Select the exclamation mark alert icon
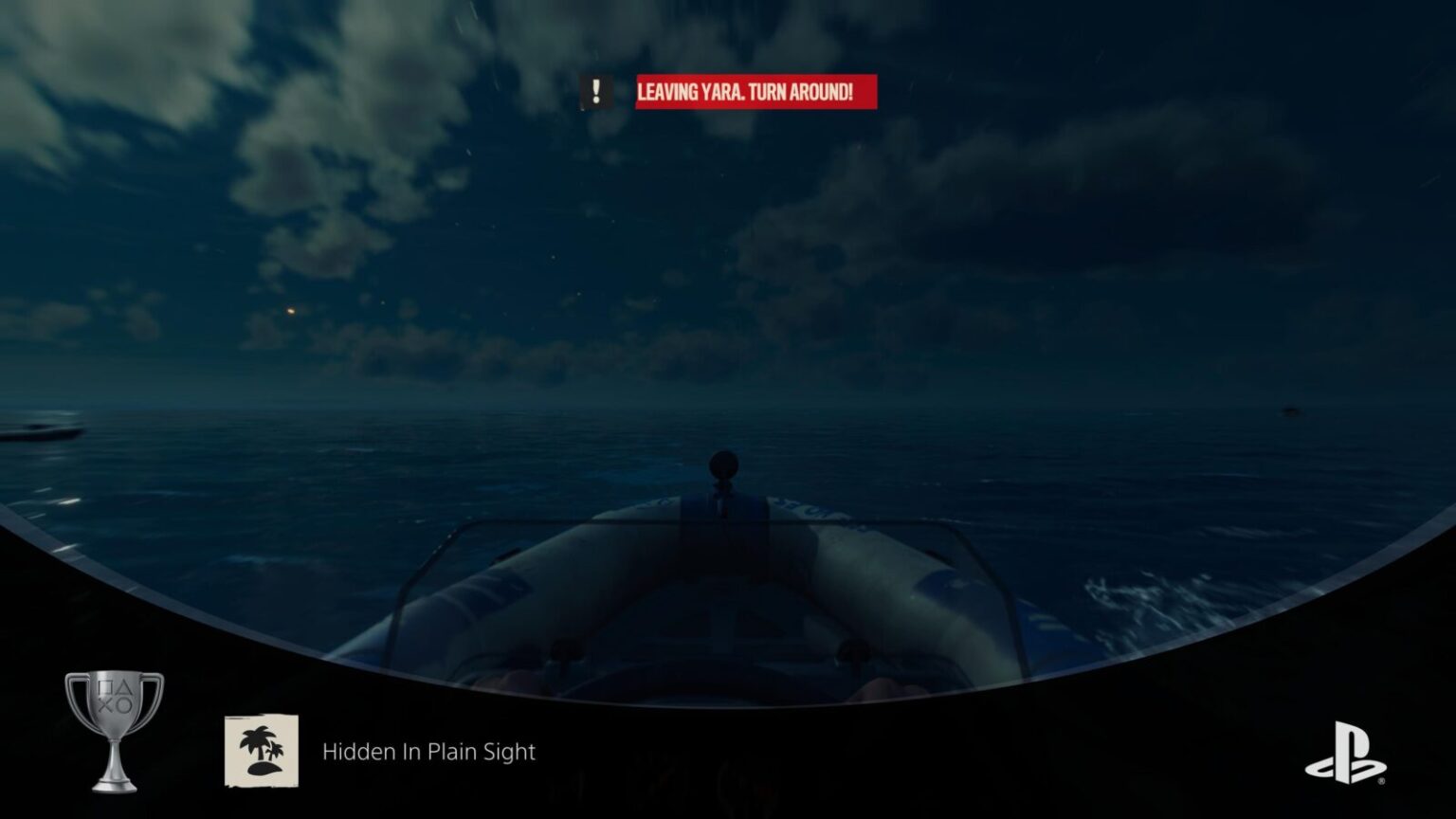Viewport: 1456px width, 819px height. pyautogui.click(x=596, y=92)
